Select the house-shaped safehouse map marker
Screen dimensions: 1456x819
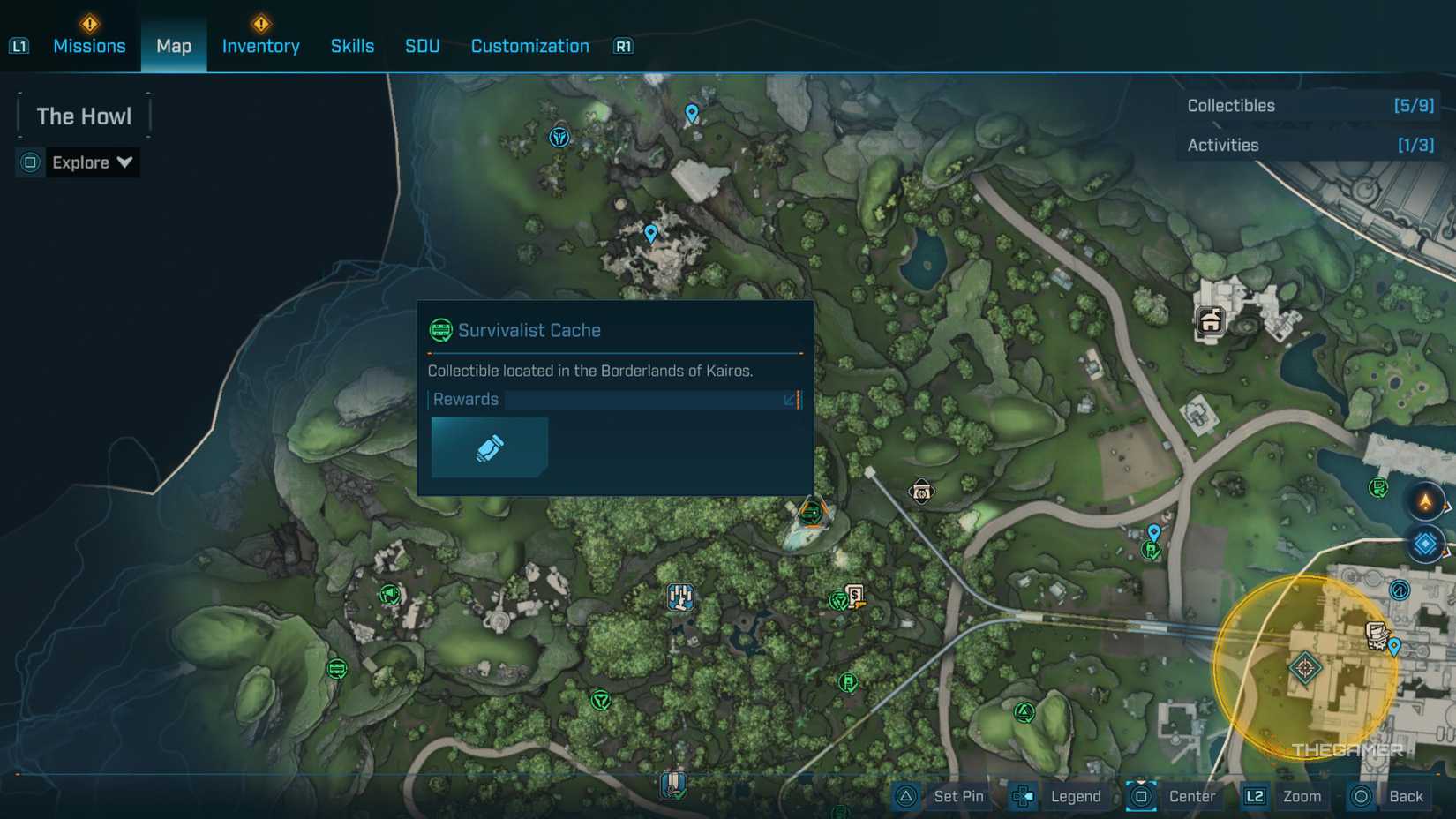[x=1210, y=320]
